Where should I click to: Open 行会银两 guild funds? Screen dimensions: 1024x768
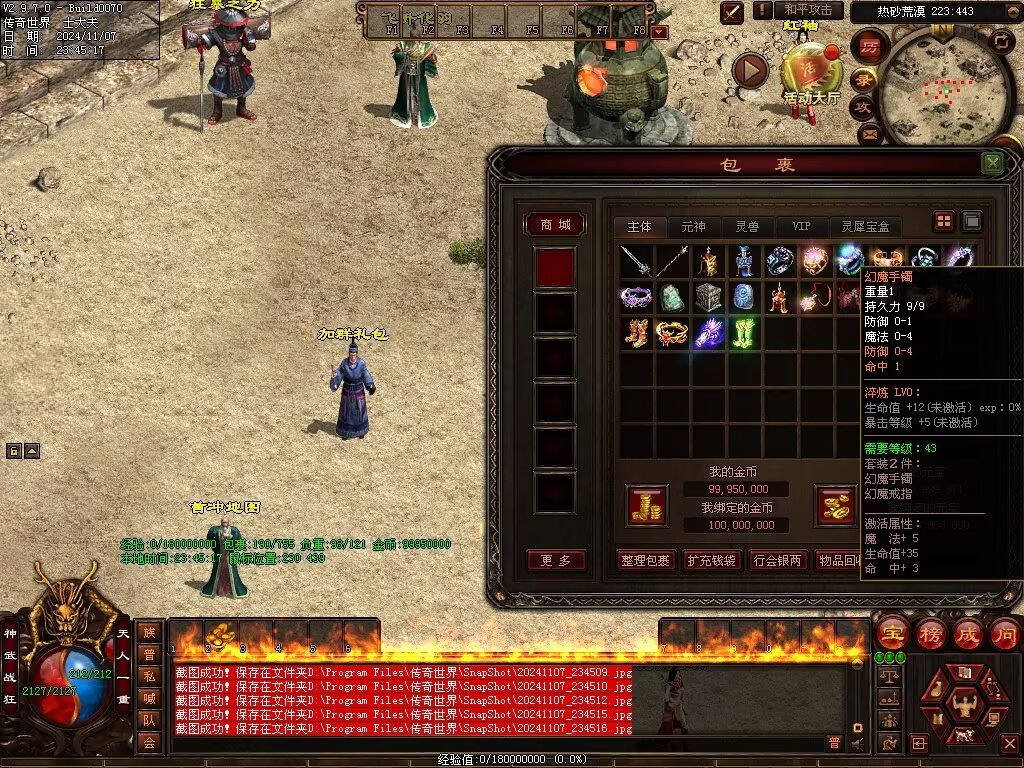coord(777,560)
